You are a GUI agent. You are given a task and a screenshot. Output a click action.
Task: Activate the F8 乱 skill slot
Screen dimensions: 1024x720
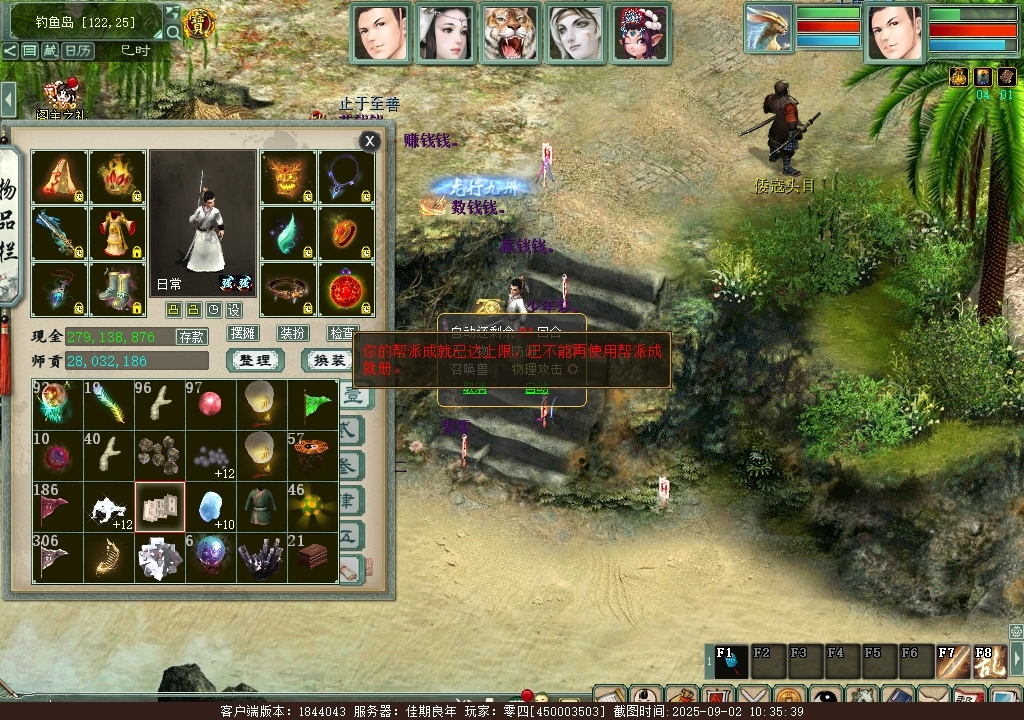[985, 660]
